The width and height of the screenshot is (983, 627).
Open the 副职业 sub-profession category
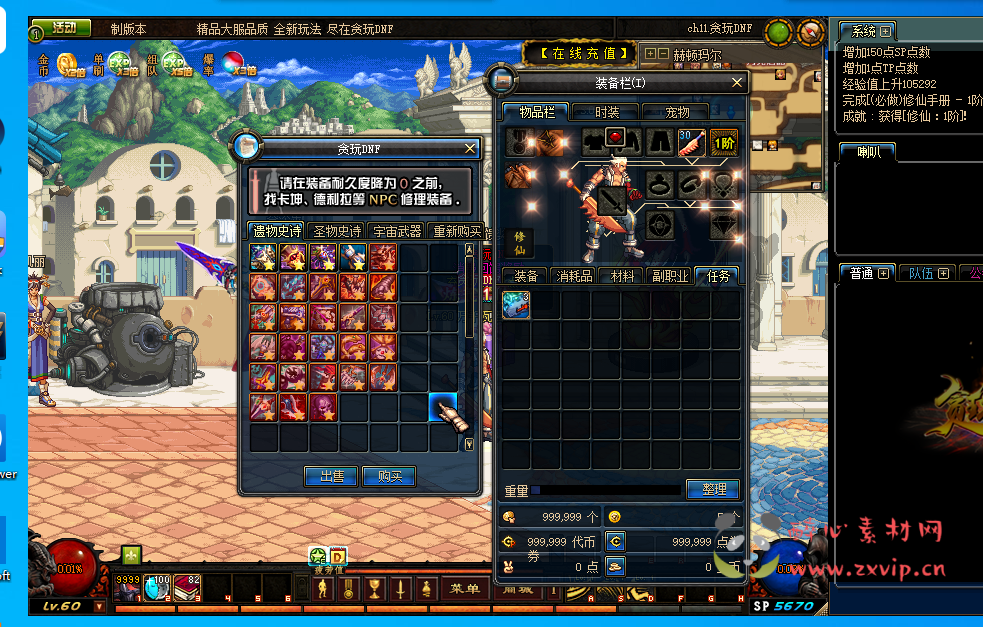670,276
